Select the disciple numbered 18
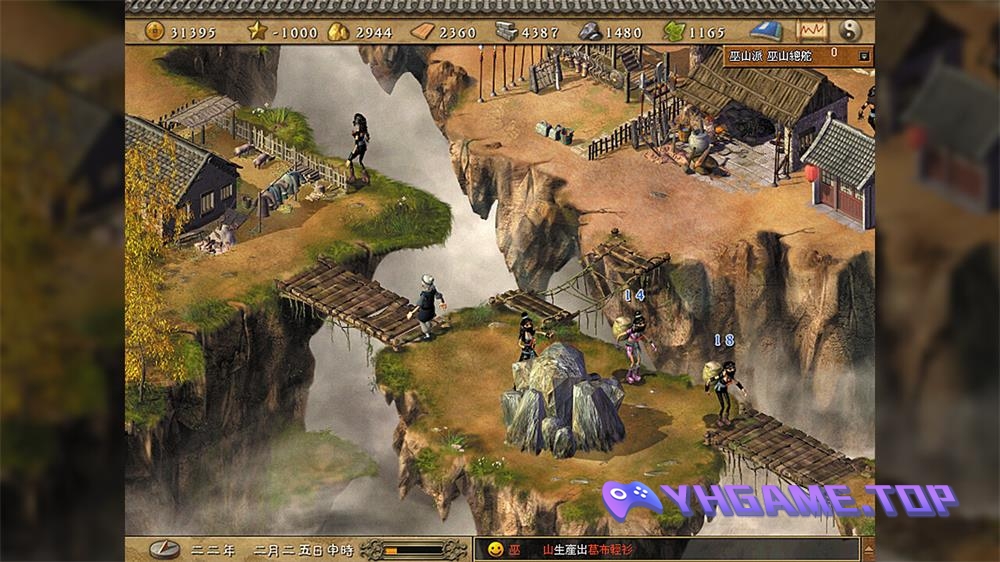1000x562 pixels. (x=725, y=385)
